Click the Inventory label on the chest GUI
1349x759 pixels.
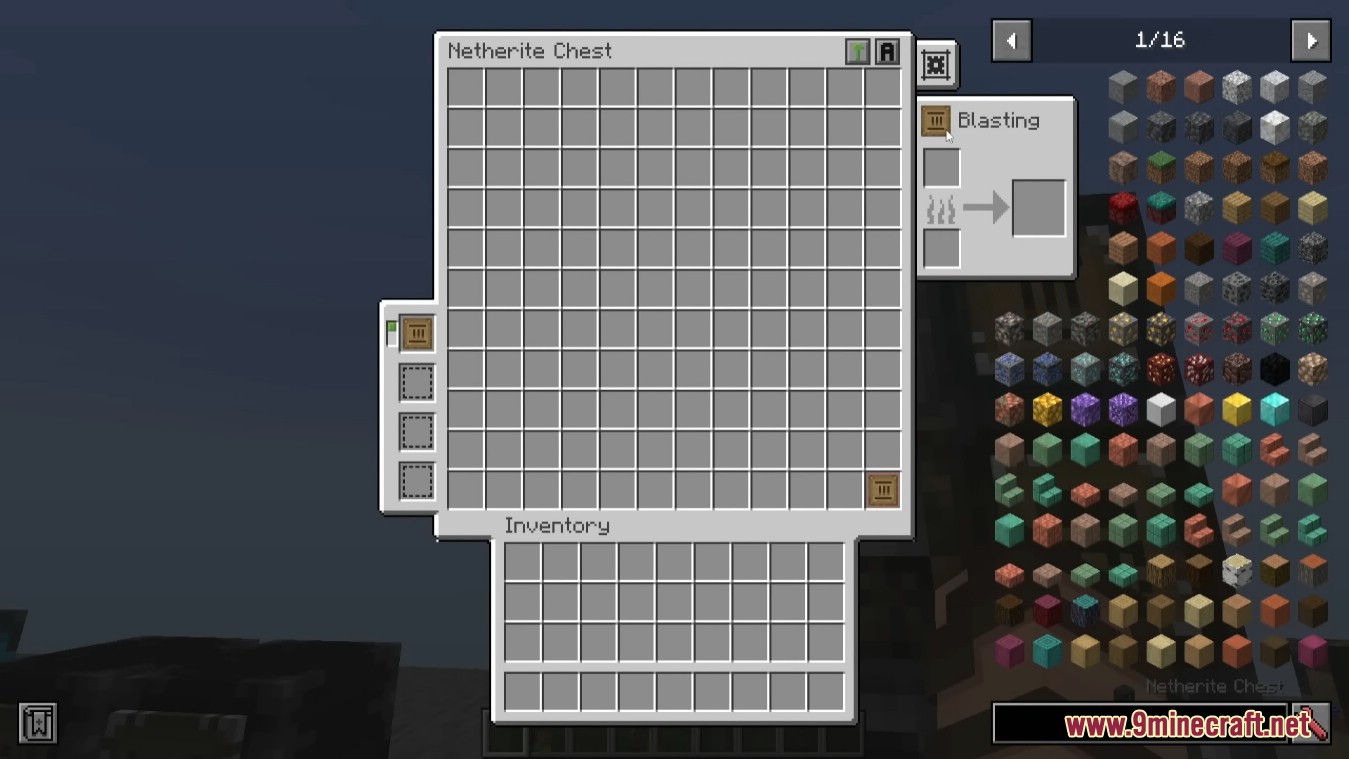(x=558, y=525)
